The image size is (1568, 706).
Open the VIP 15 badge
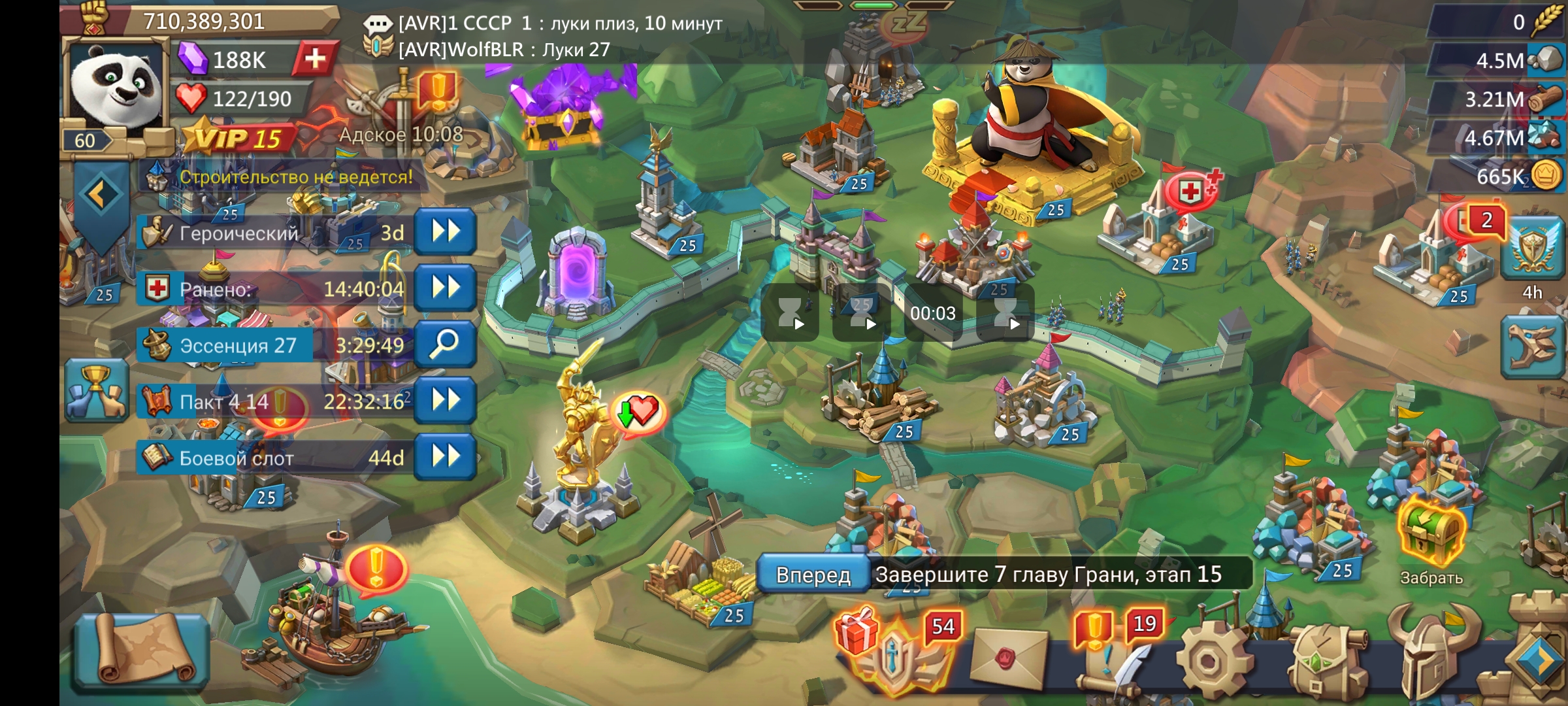[x=240, y=139]
